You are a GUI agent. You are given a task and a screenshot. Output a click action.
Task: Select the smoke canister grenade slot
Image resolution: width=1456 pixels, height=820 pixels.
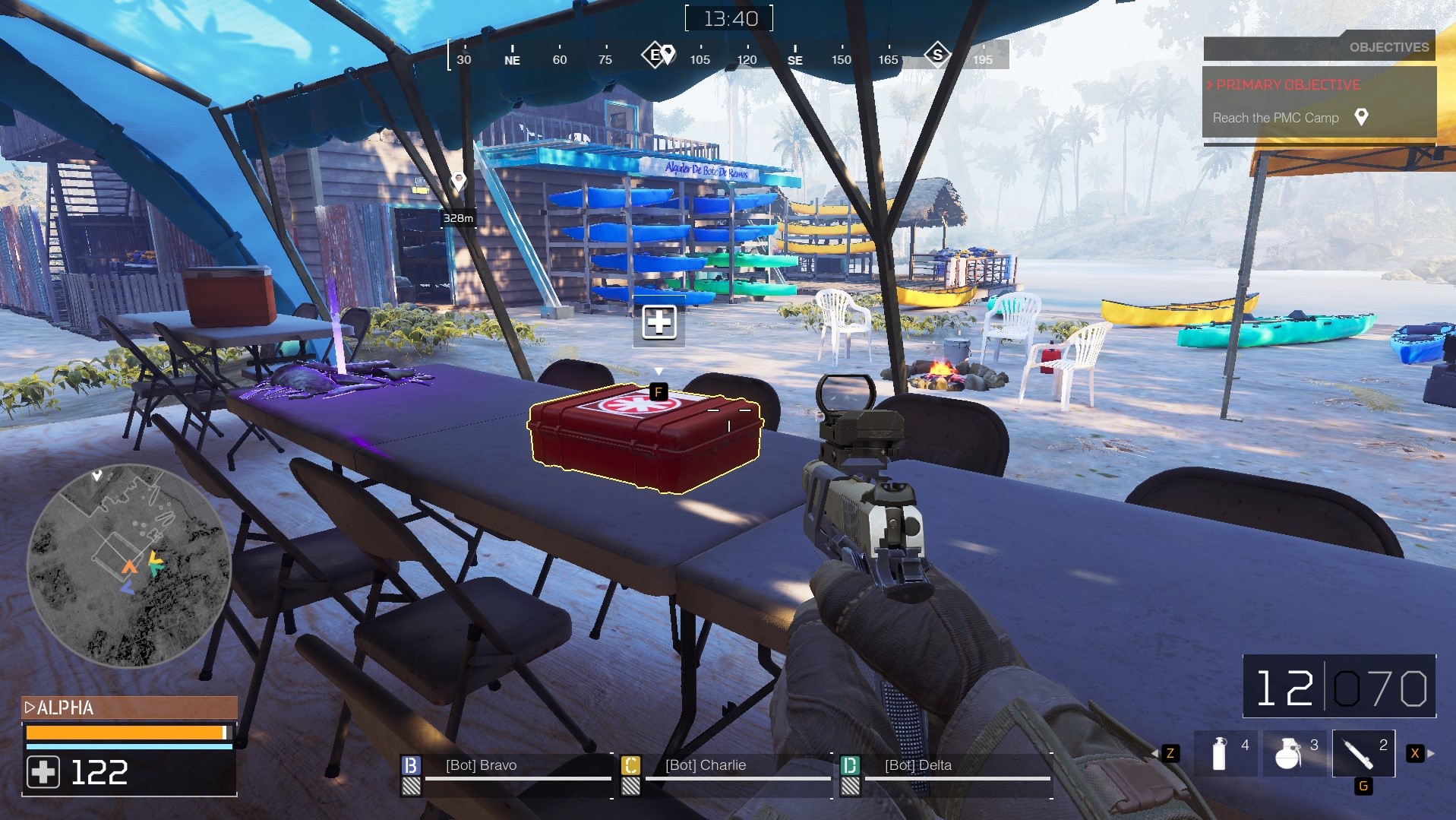[1224, 753]
